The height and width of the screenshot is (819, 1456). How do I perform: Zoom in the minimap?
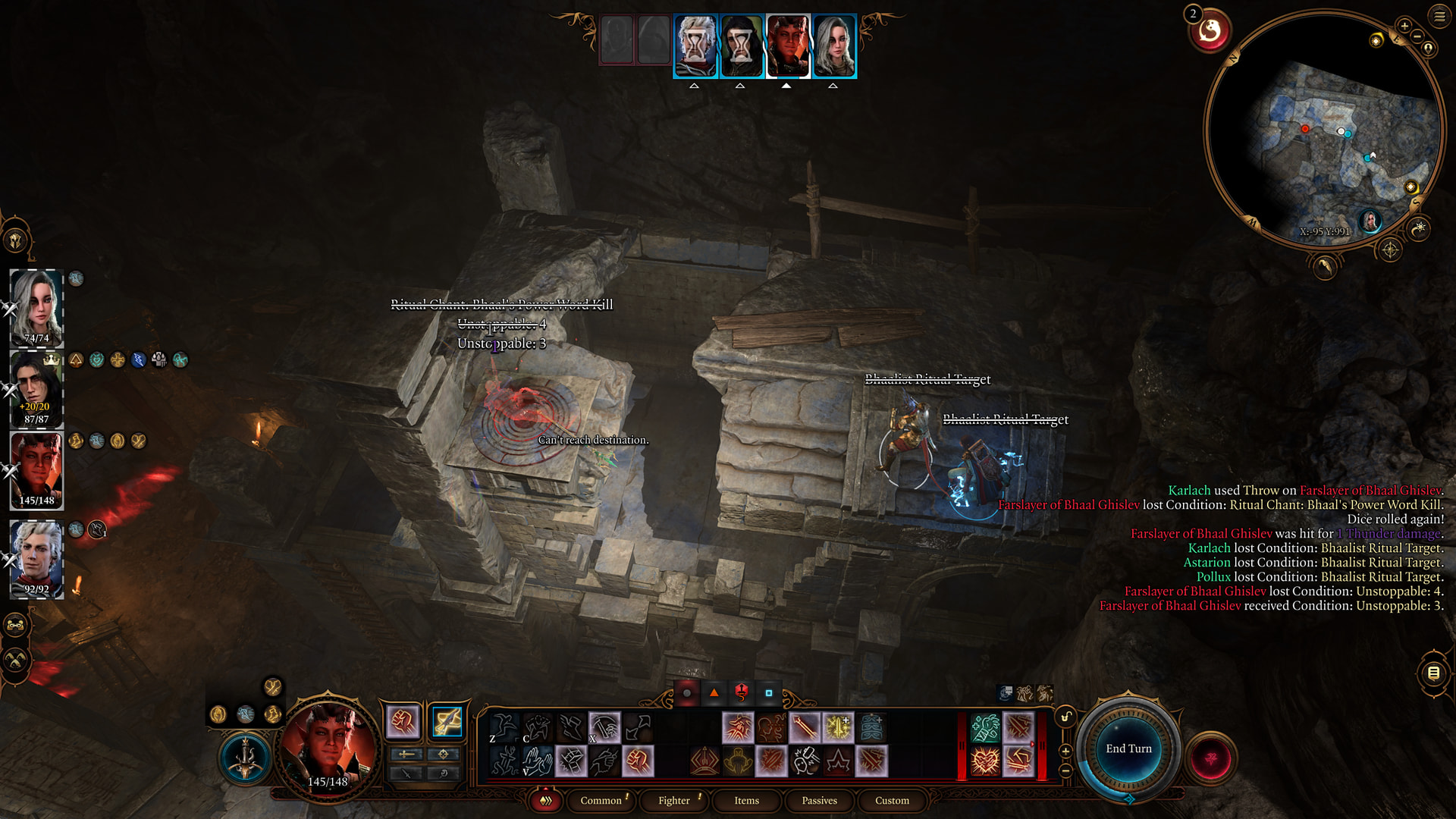[x=1404, y=27]
